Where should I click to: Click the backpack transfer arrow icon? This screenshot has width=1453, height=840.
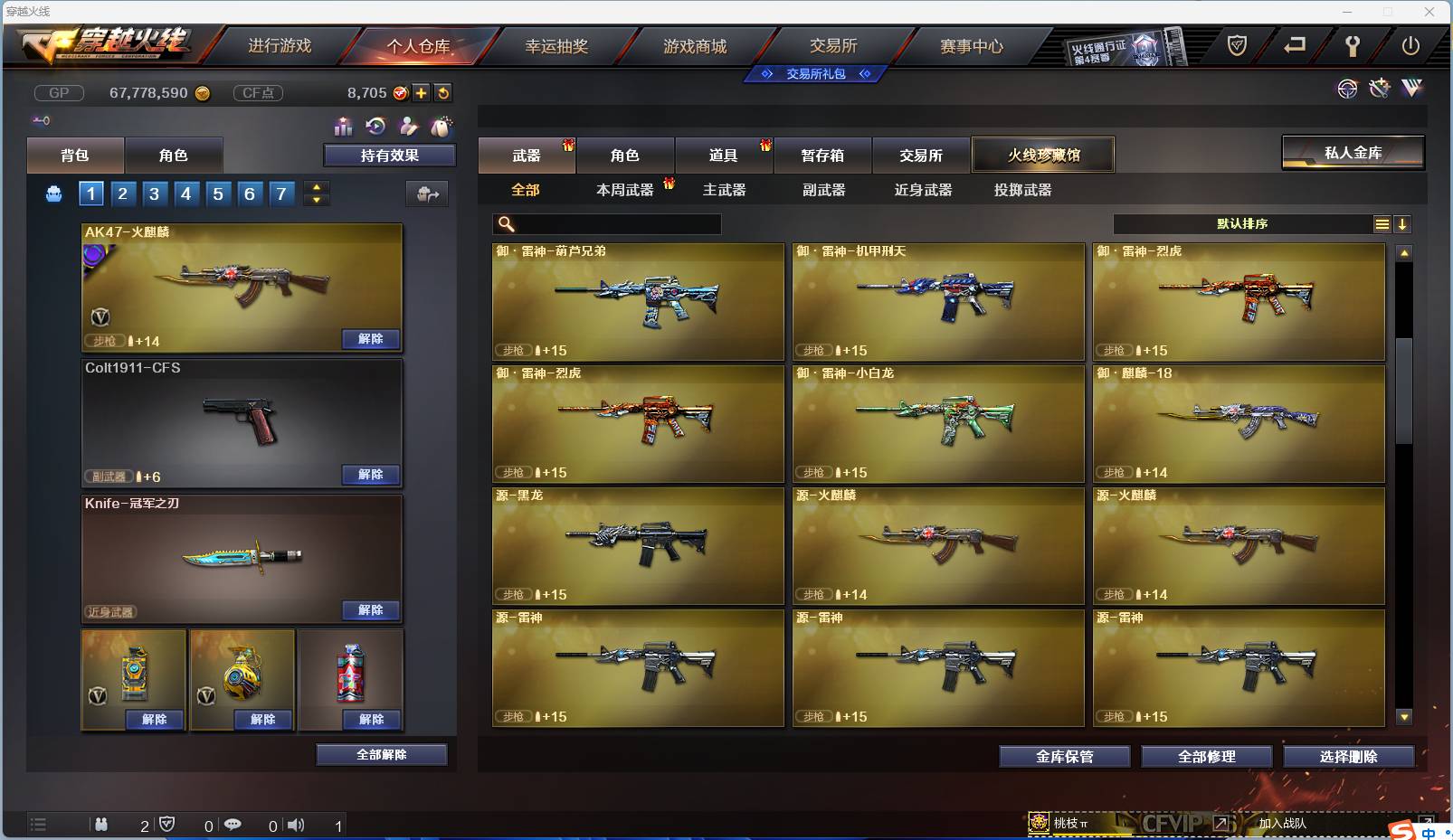(x=428, y=193)
